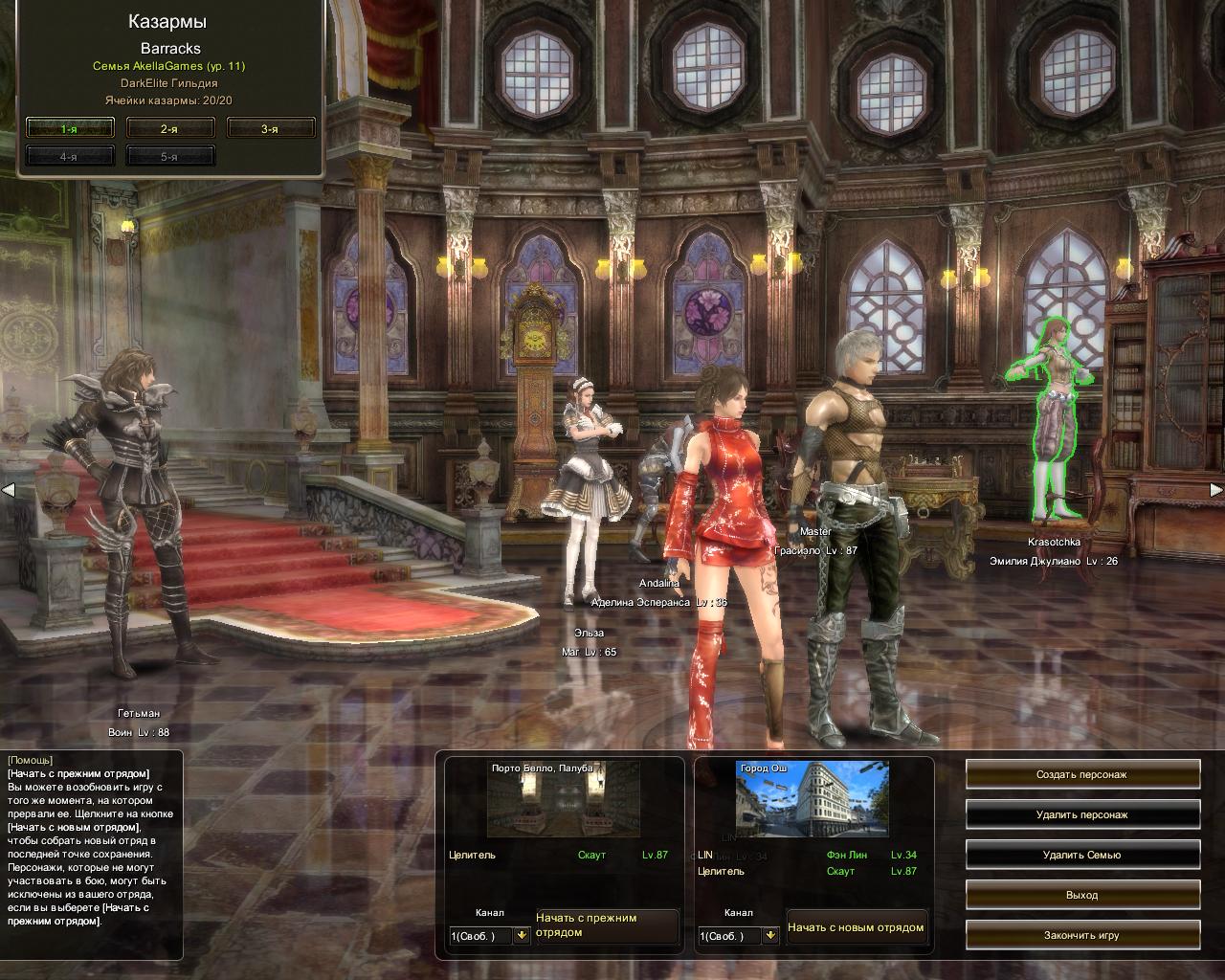Choose Удалить персонаж to delete a character
Image resolution: width=1225 pixels, height=980 pixels.
[x=1082, y=814]
